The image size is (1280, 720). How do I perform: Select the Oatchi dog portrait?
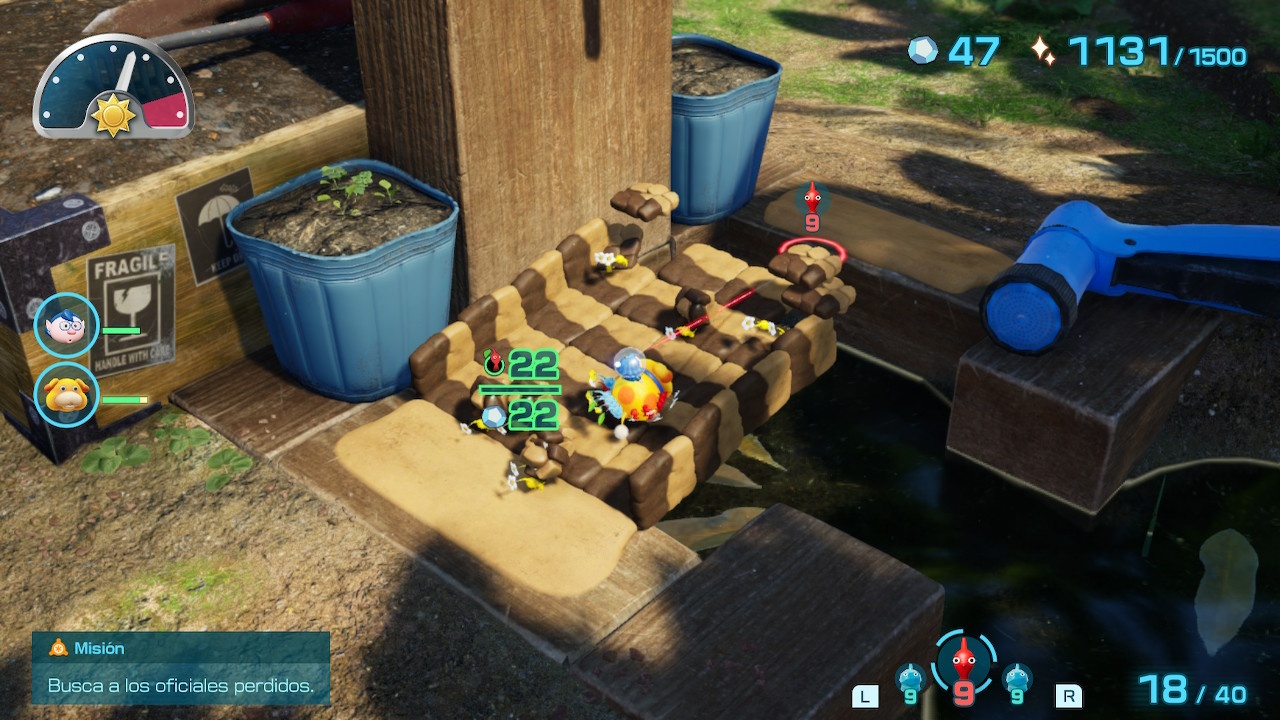pos(67,394)
